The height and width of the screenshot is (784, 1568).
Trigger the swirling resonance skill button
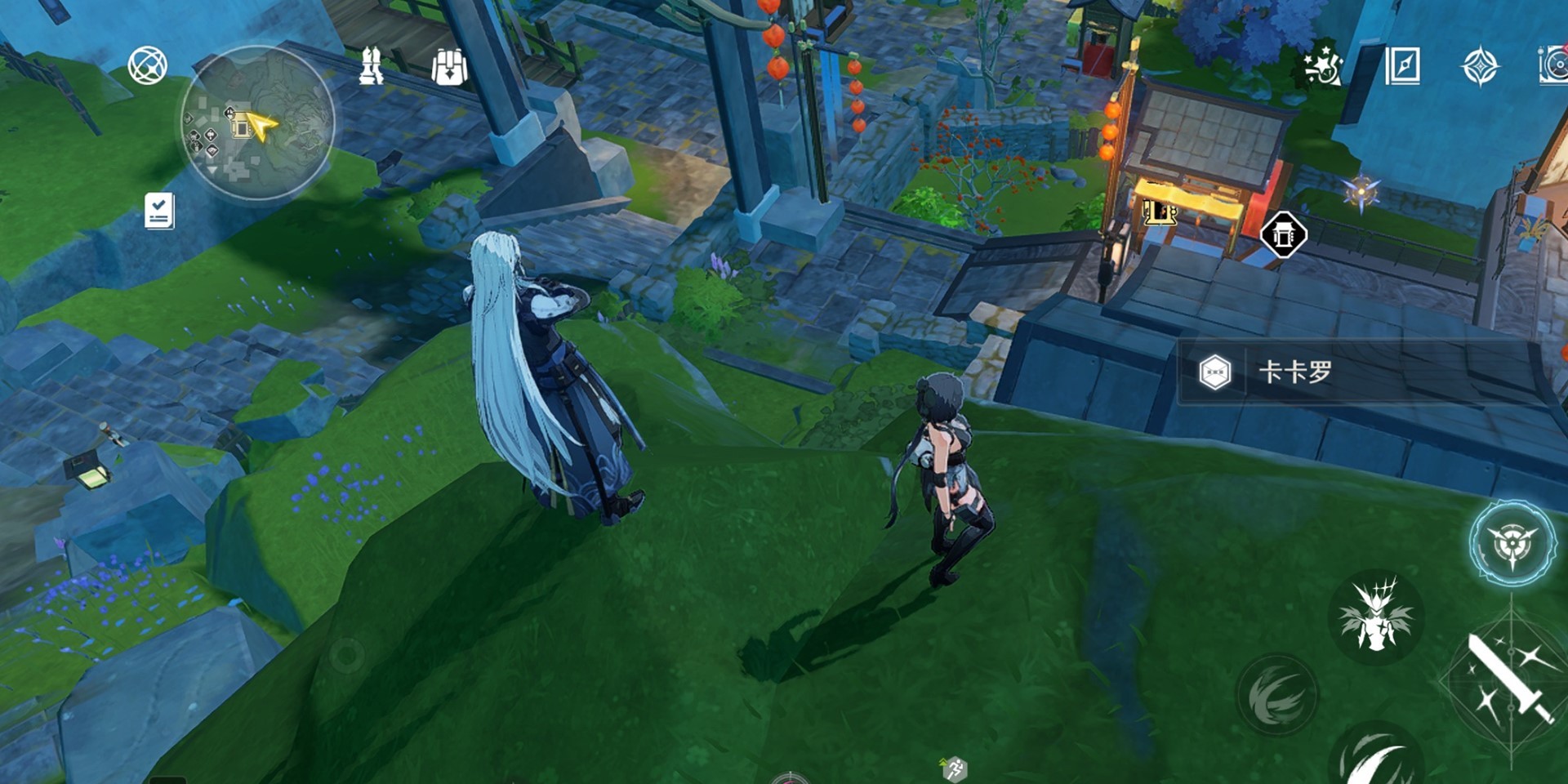pyautogui.click(x=1277, y=694)
